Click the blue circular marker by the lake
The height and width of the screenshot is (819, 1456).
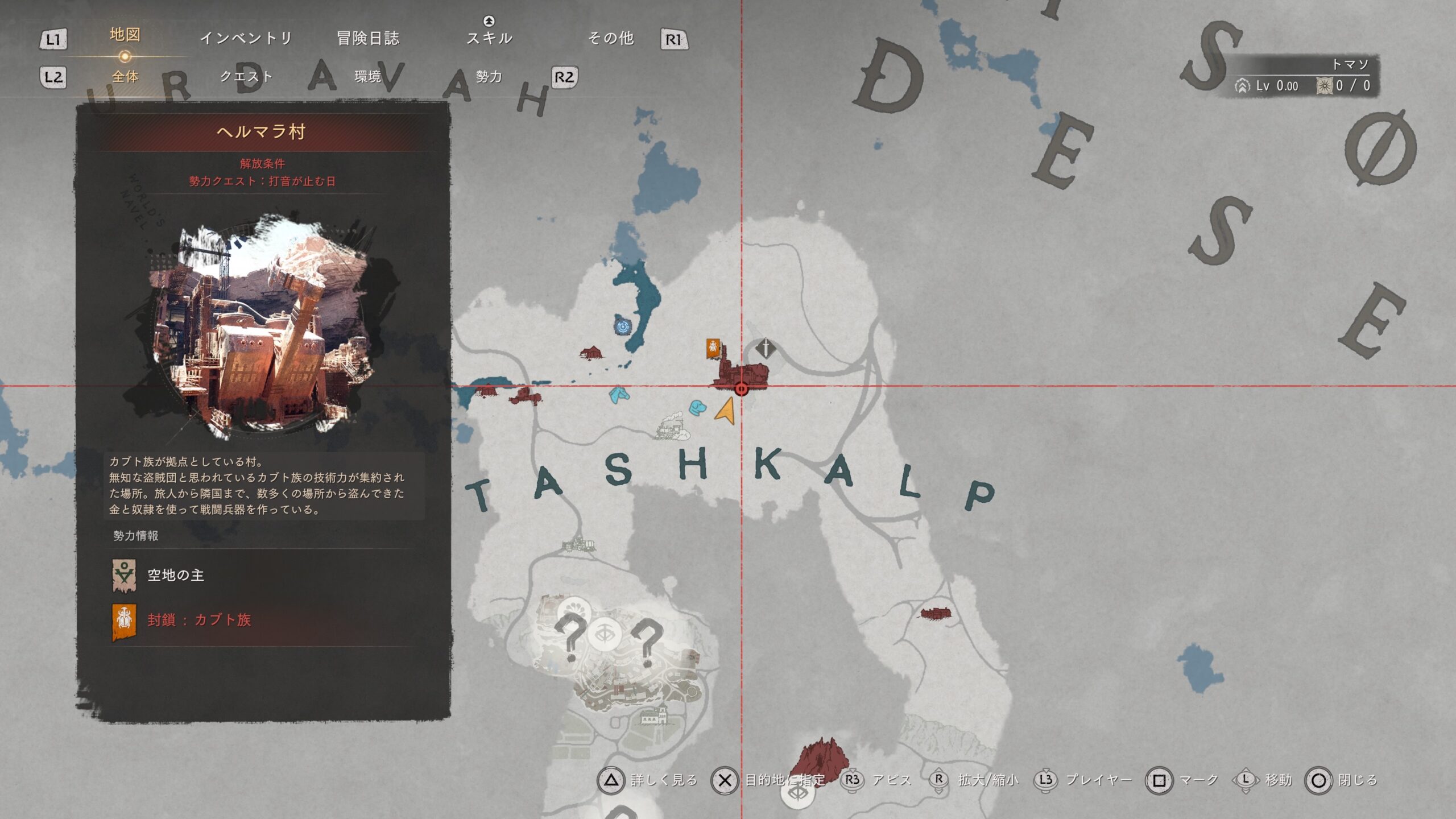point(623,326)
